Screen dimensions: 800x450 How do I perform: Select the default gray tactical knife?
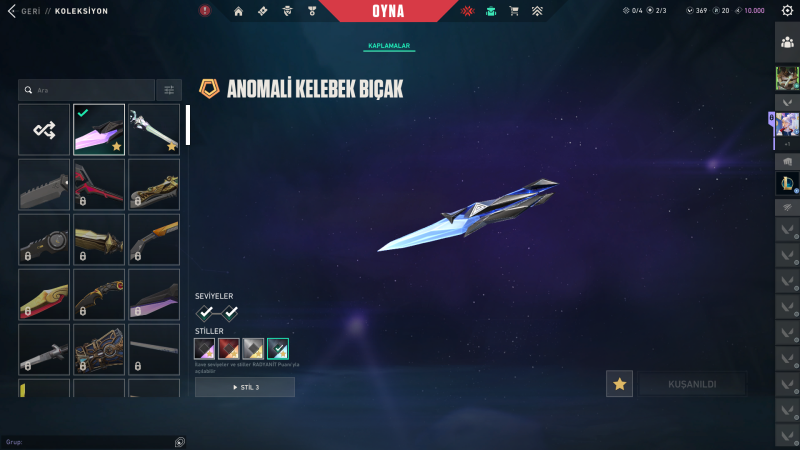pos(44,184)
